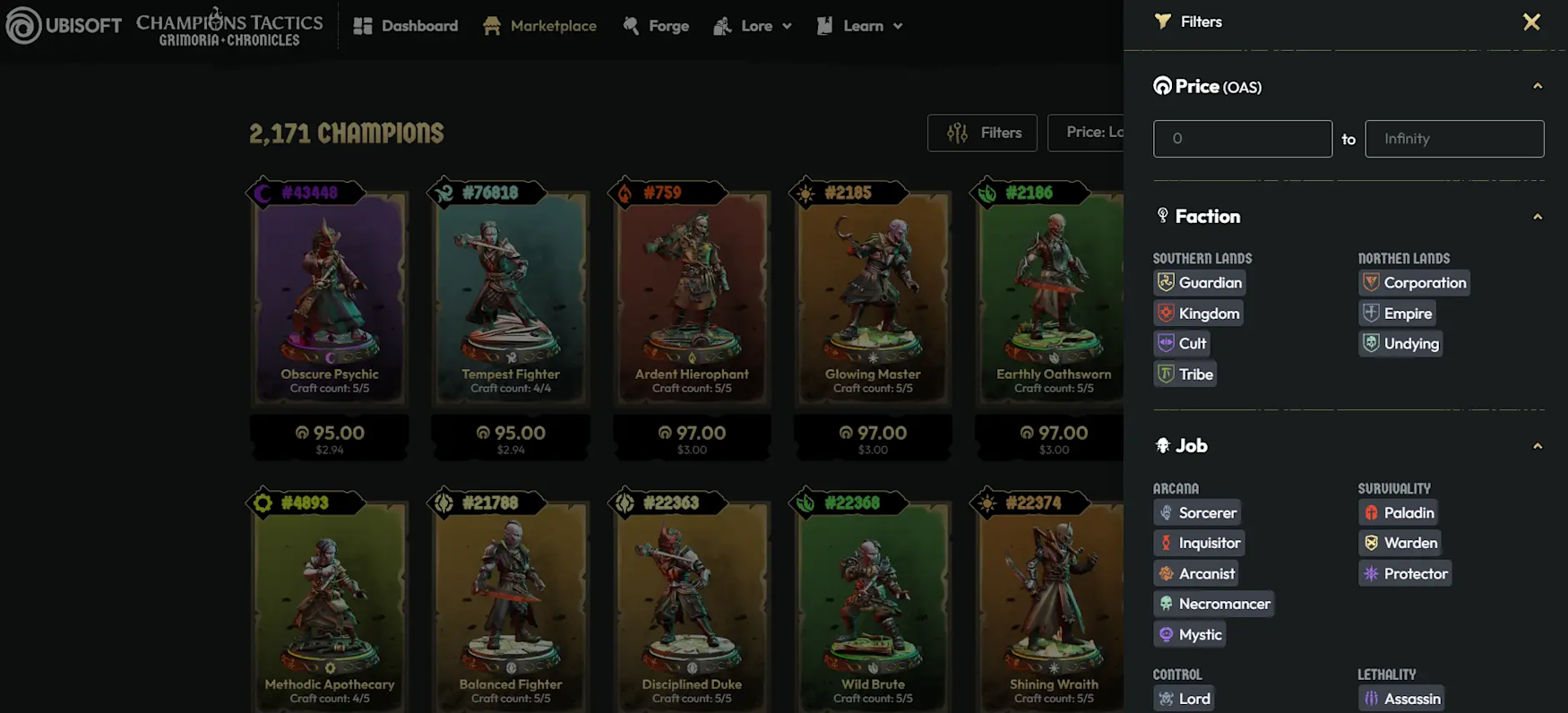The image size is (1568, 713).
Task: Open the Dashboard page
Action: click(x=406, y=26)
